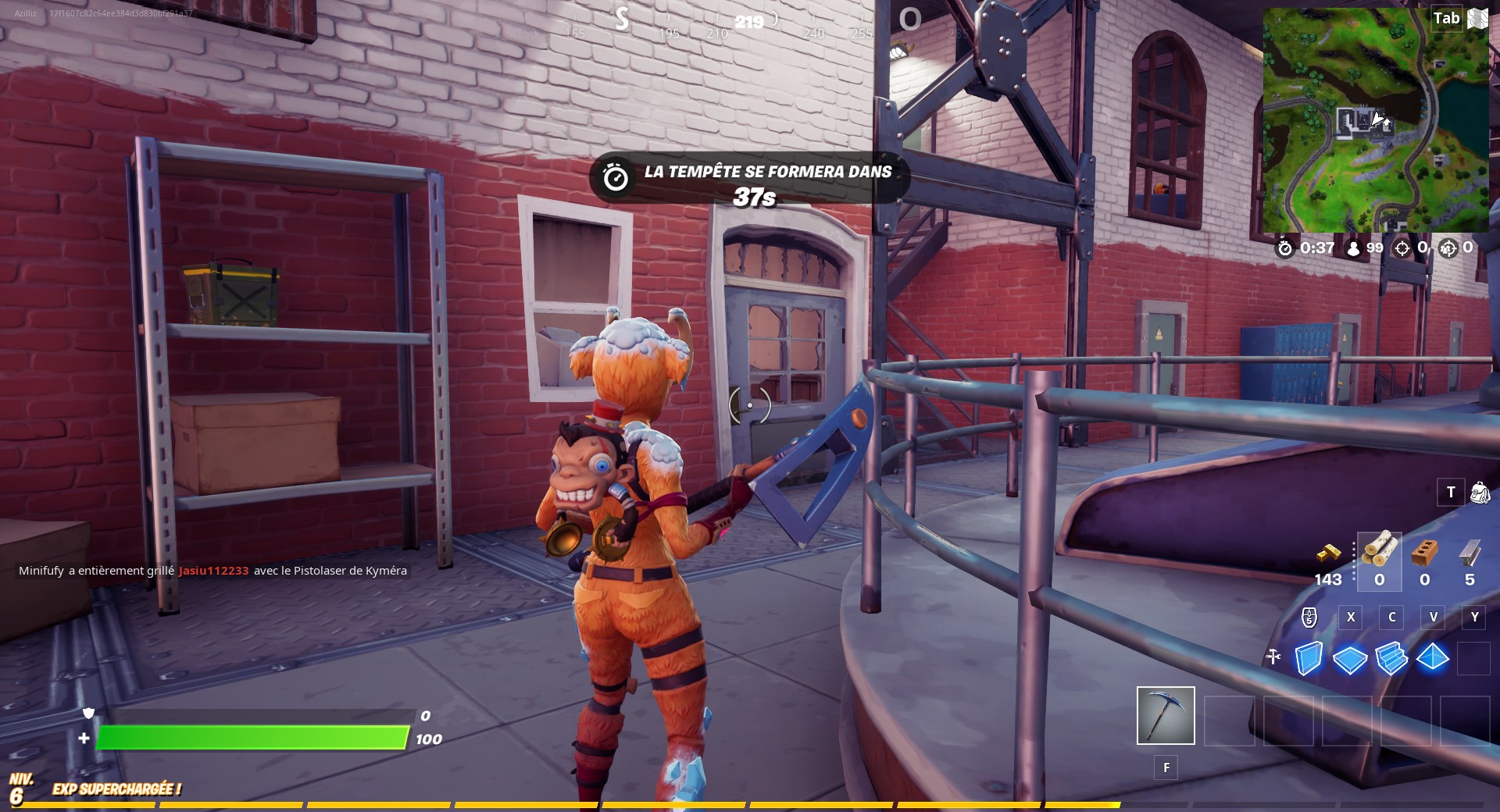
Task: Click the Jasiu112233 player name in killfeed
Action: (x=212, y=571)
